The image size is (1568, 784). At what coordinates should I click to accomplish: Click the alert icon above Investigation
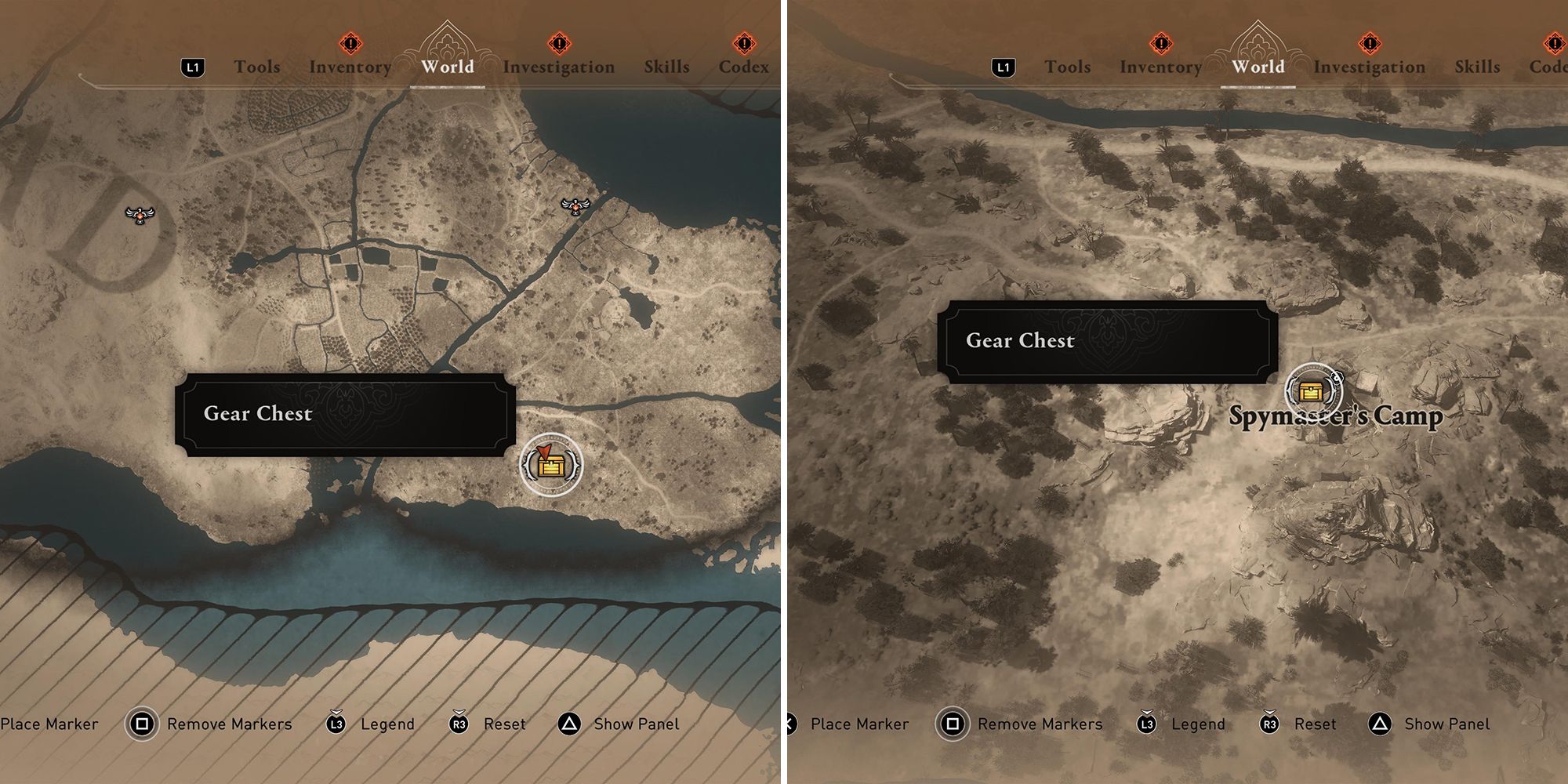pos(558,44)
